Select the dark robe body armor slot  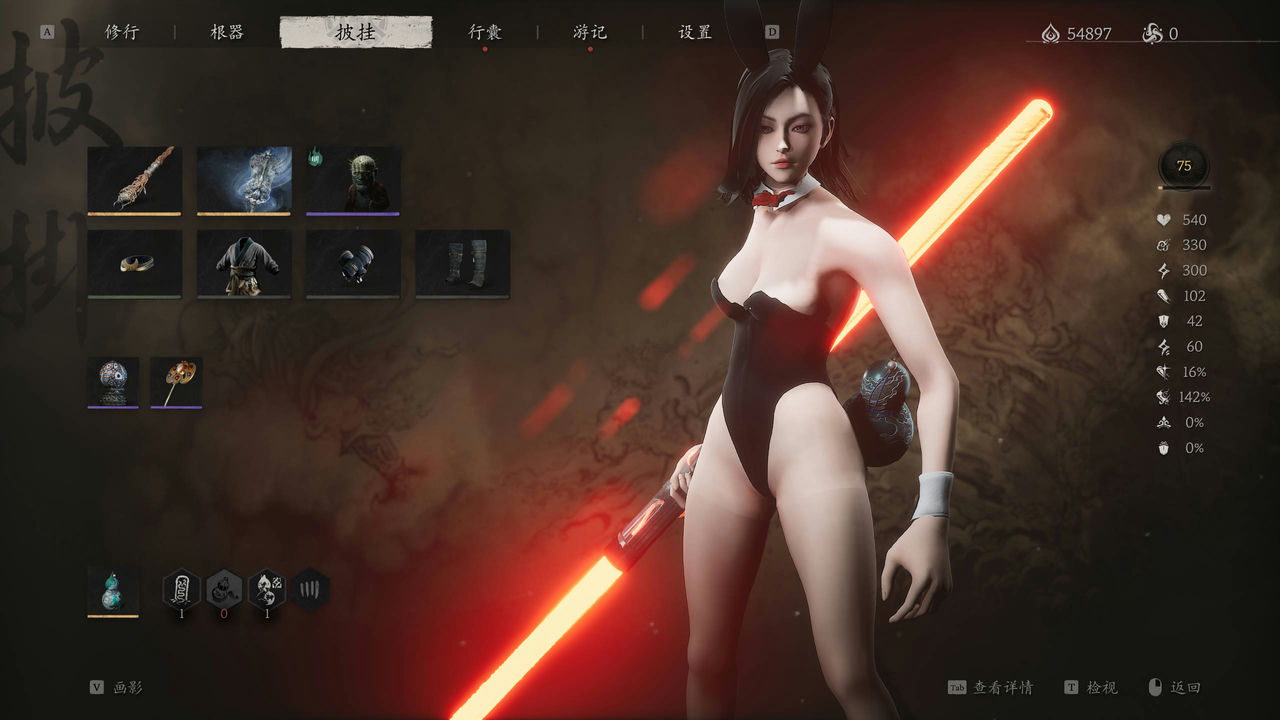tap(244, 263)
